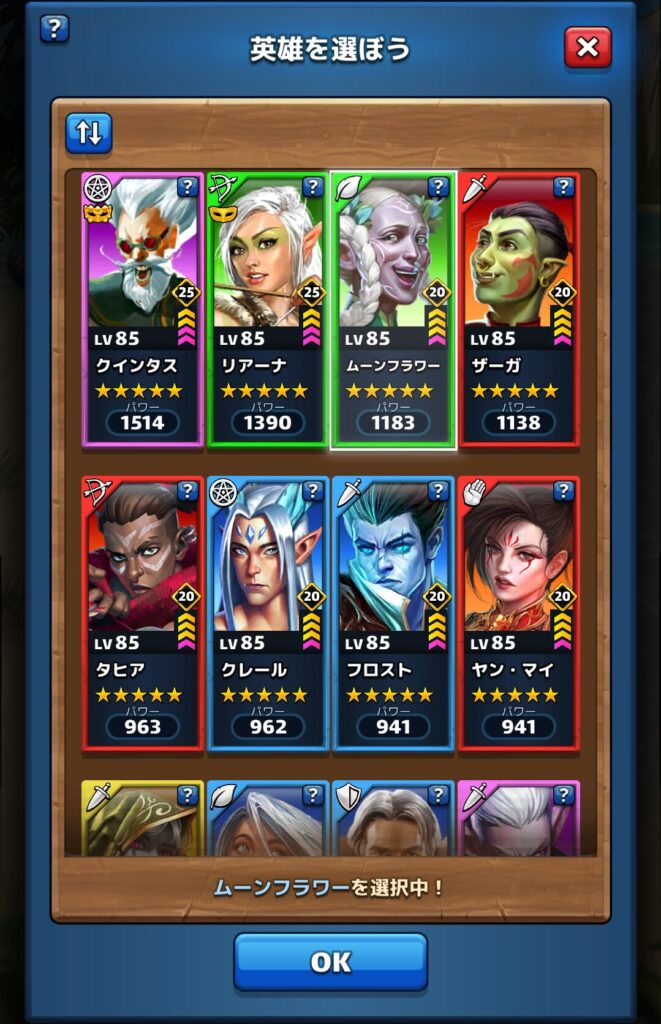Choose the リアーナ hero card
Viewport: 661px width, 1024px height.
[267, 310]
